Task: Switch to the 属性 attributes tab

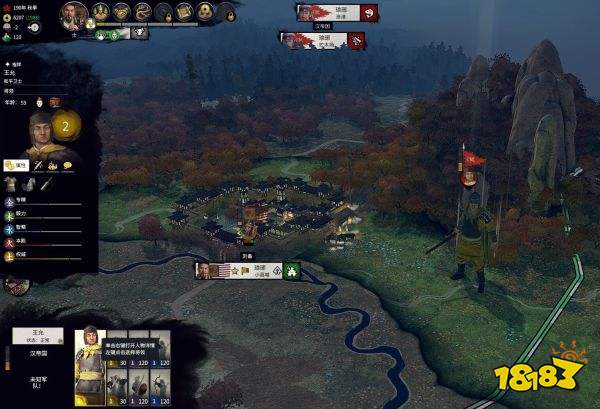Action: [x=15, y=164]
